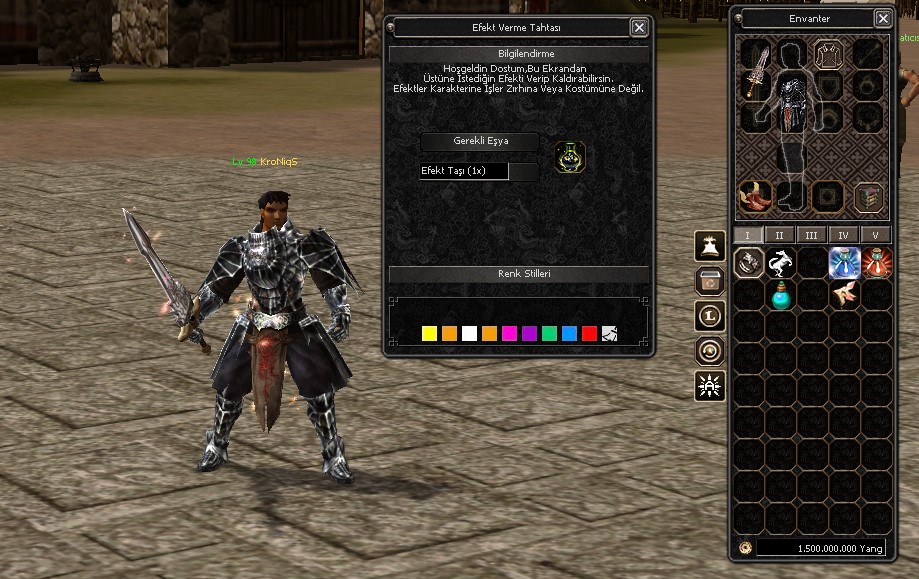The width and height of the screenshot is (919, 579).
Task: Select the equipped sword slot
Action: click(755, 68)
